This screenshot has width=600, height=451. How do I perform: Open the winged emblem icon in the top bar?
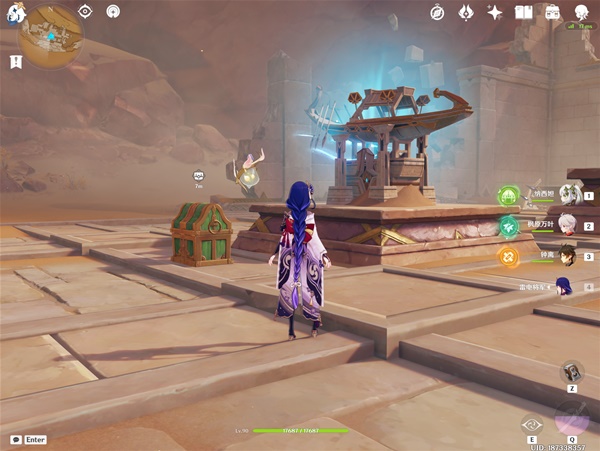[465, 12]
